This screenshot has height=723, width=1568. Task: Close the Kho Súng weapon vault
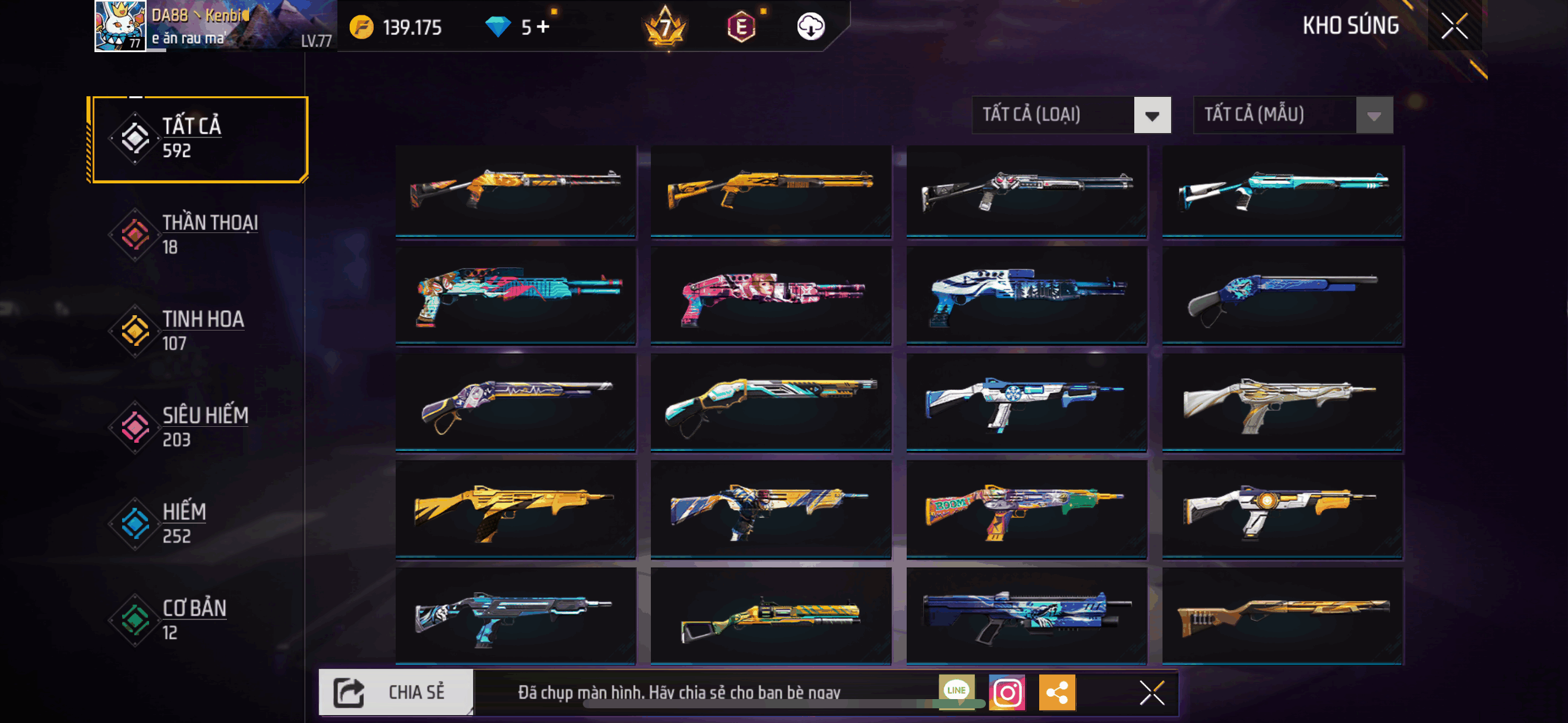[x=1454, y=26]
